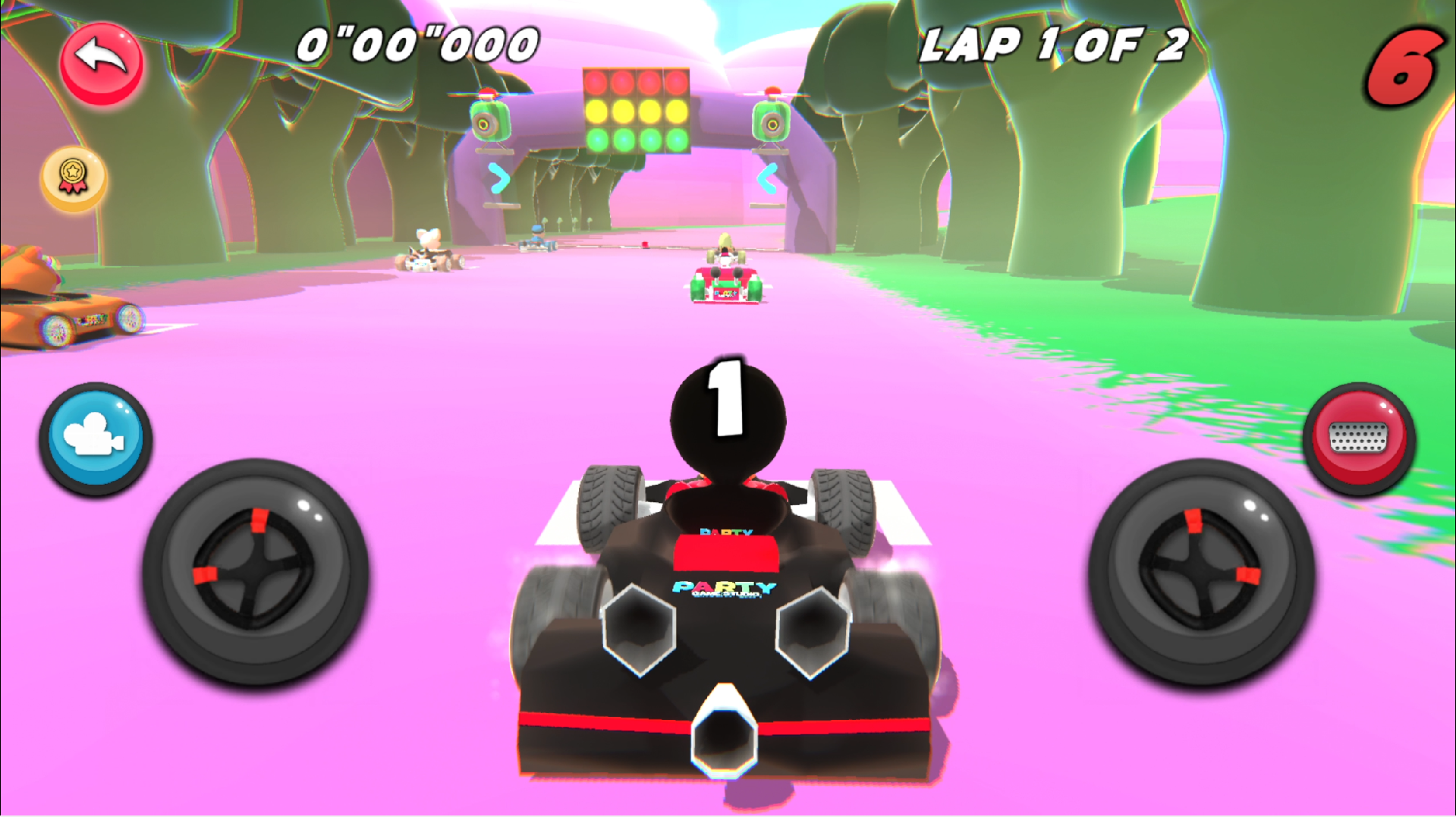Hold the brake pedal to toggle drifting

1359,435
